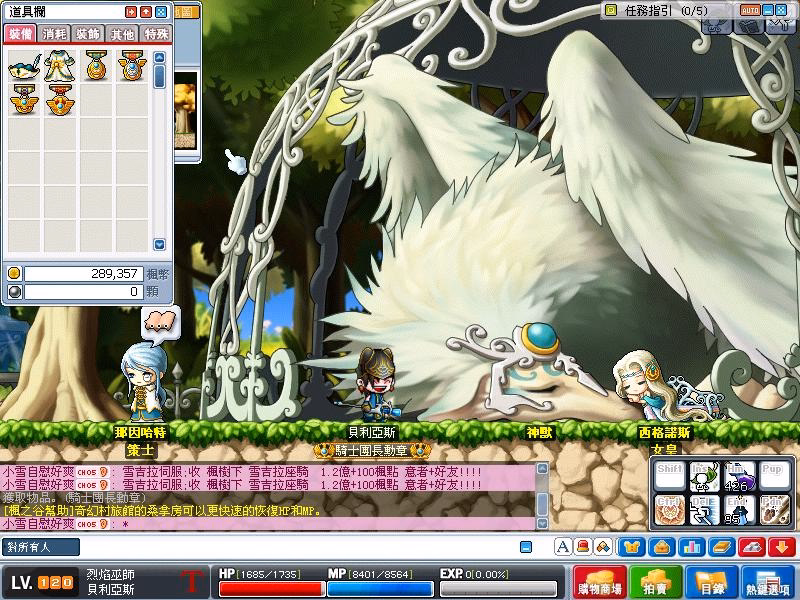Click the inventory scroll-down arrow
The image size is (800, 600).
tap(159, 245)
